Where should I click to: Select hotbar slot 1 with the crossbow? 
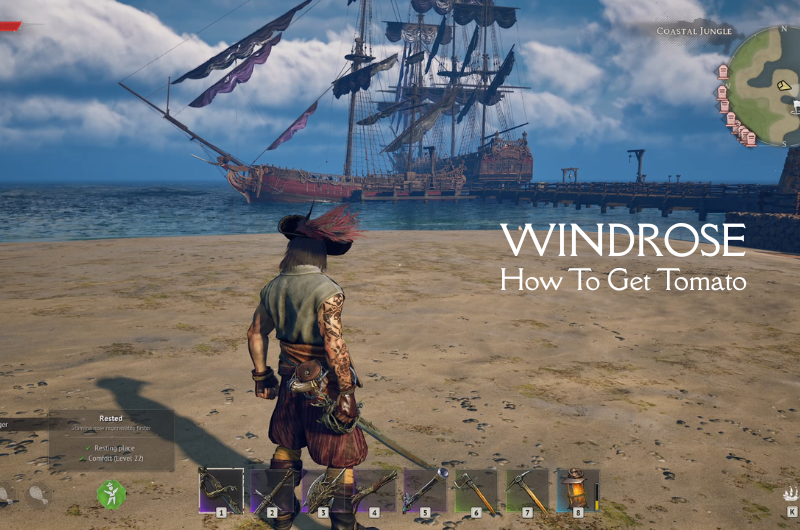coord(221,490)
